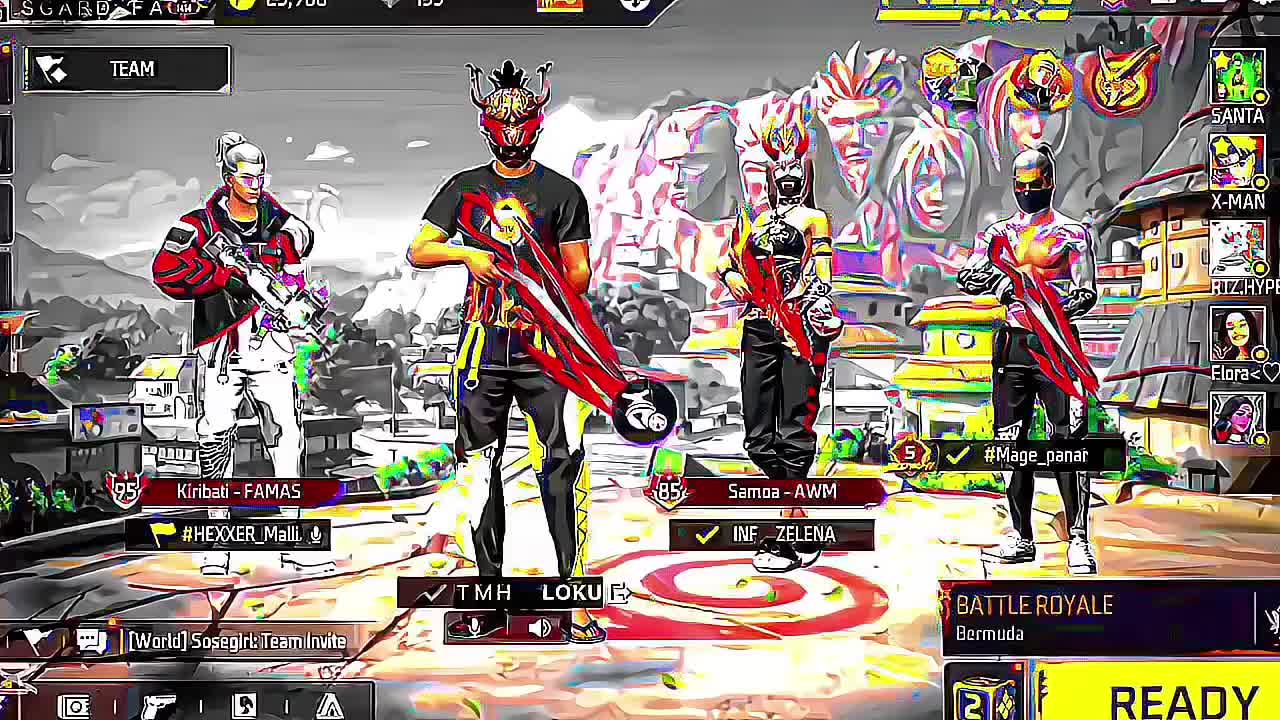1280x720 pixels.
Task: Select friend Flora's avatar
Action: (x=1238, y=334)
